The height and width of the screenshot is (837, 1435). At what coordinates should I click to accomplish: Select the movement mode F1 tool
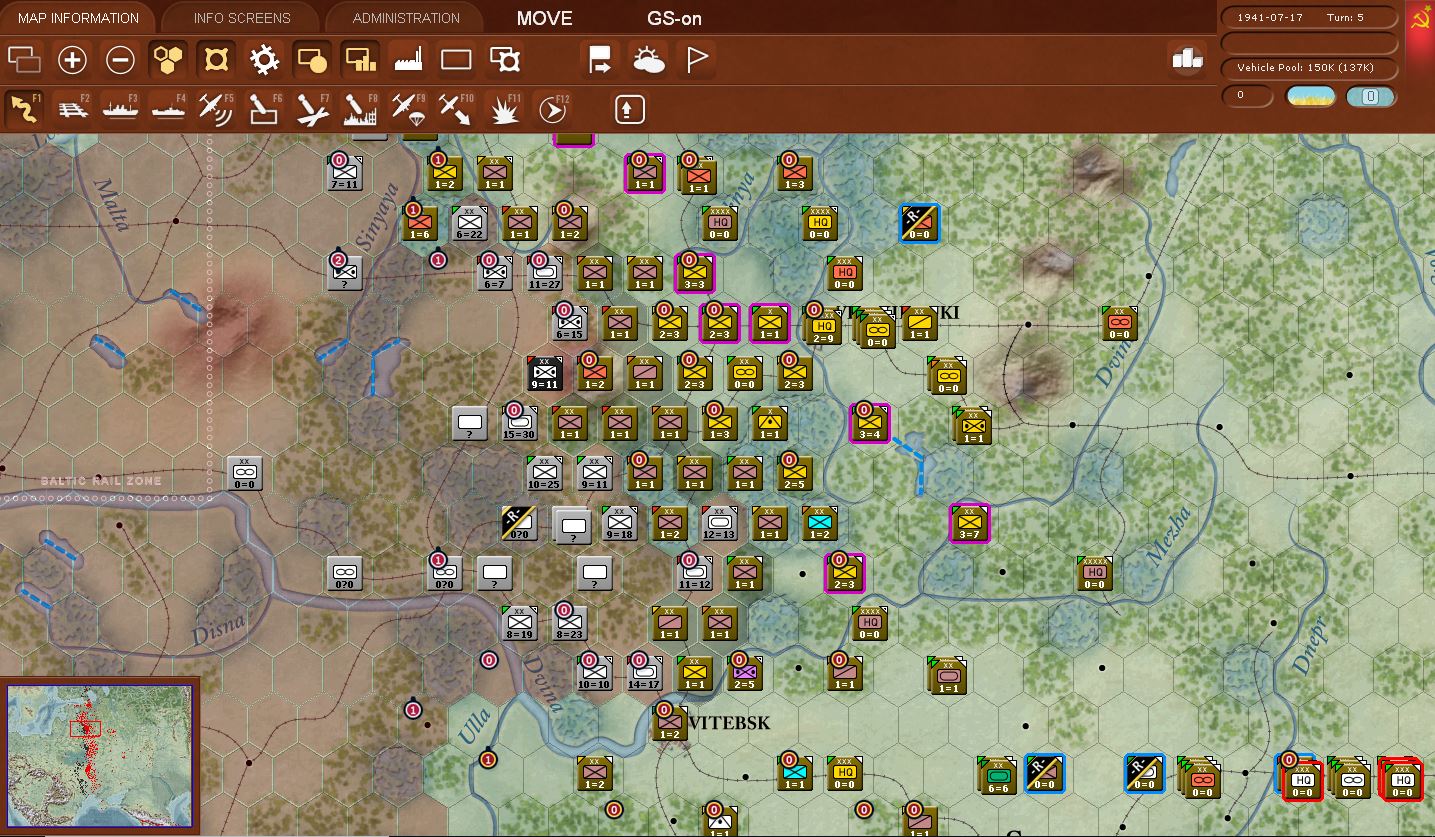25,108
